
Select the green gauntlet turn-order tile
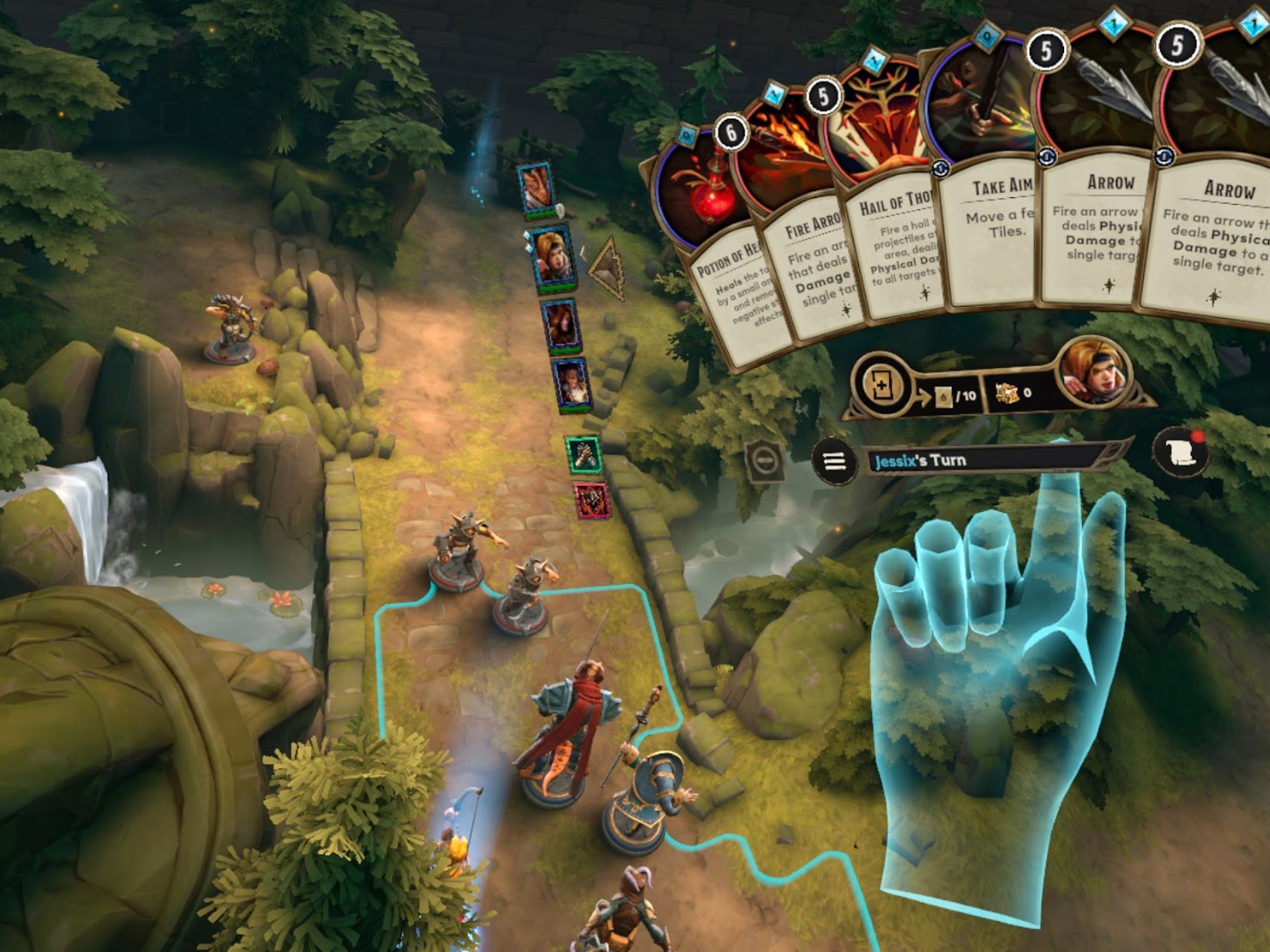[x=583, y=455]
